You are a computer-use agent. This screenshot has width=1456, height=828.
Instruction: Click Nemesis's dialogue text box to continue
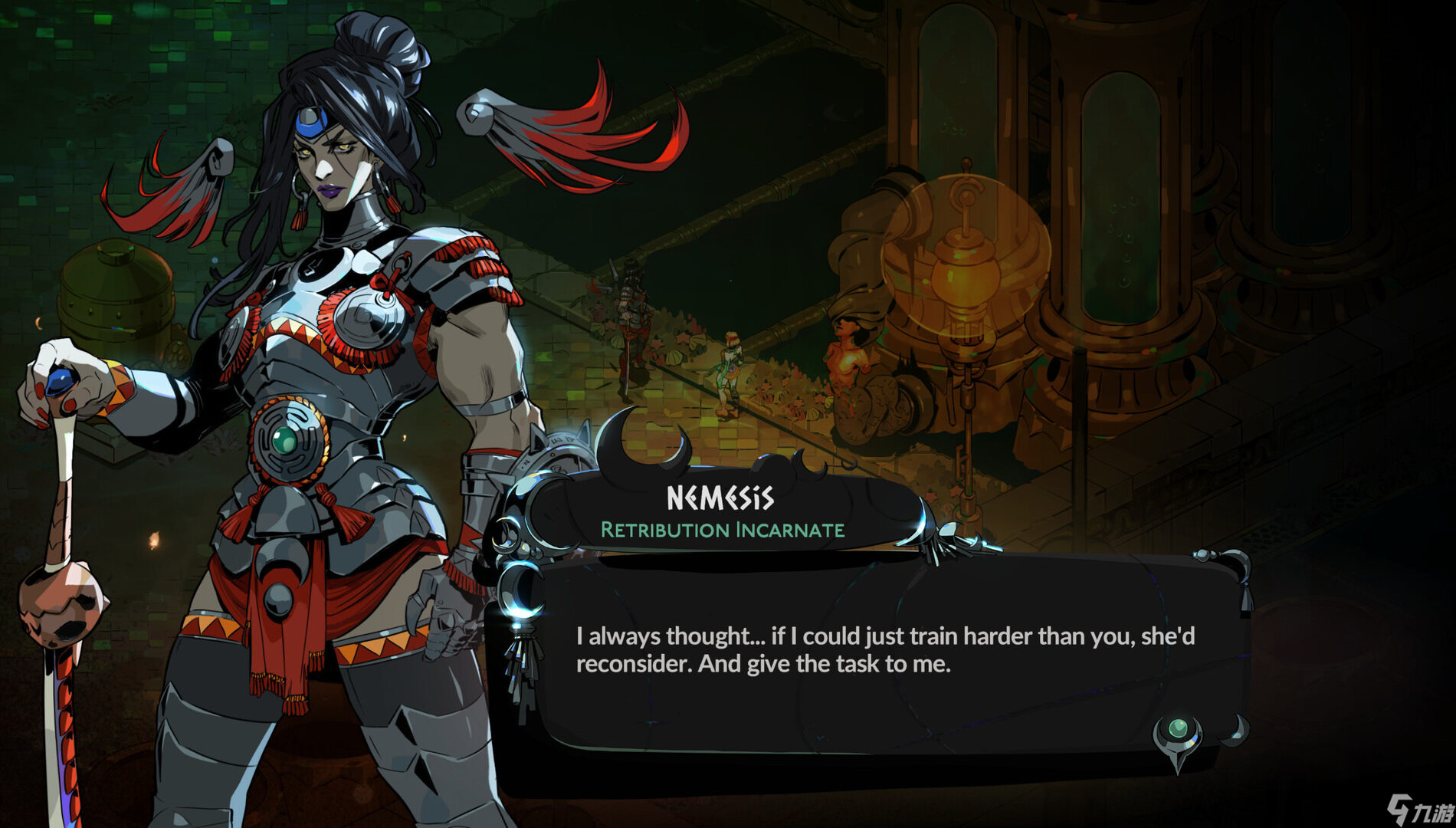coord(881,652)
